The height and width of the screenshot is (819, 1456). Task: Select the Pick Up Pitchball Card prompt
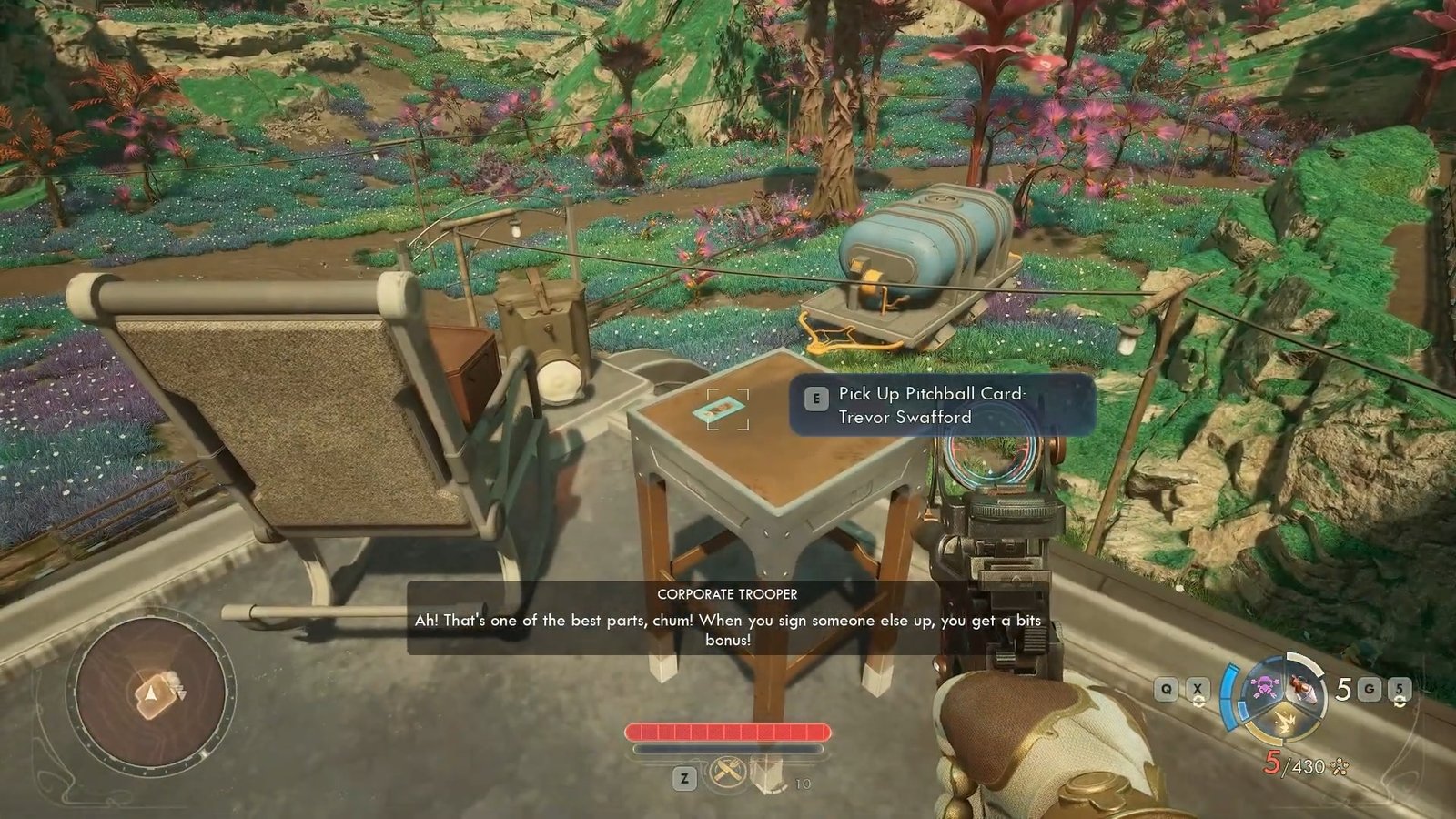pos(940,405)
